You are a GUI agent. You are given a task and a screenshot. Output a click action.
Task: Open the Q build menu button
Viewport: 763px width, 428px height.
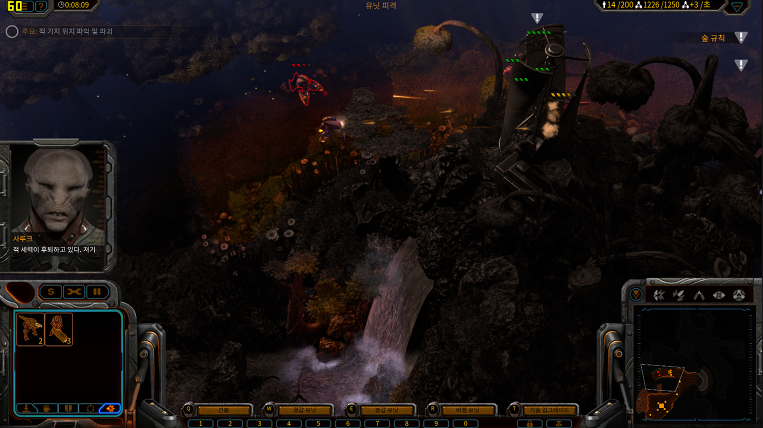click(216, 410)
